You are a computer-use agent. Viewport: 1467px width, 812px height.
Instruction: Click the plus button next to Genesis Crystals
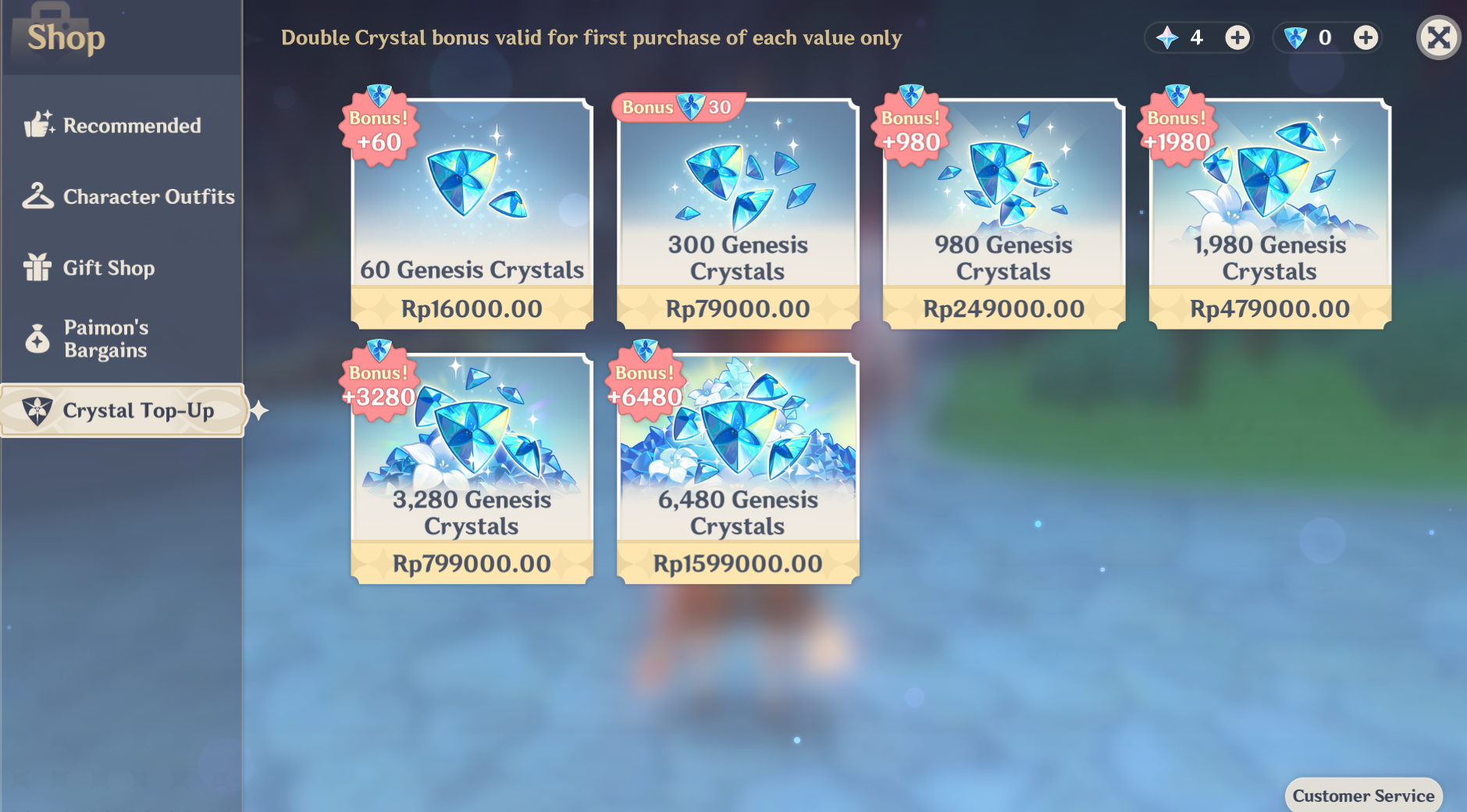(1366, 37)
